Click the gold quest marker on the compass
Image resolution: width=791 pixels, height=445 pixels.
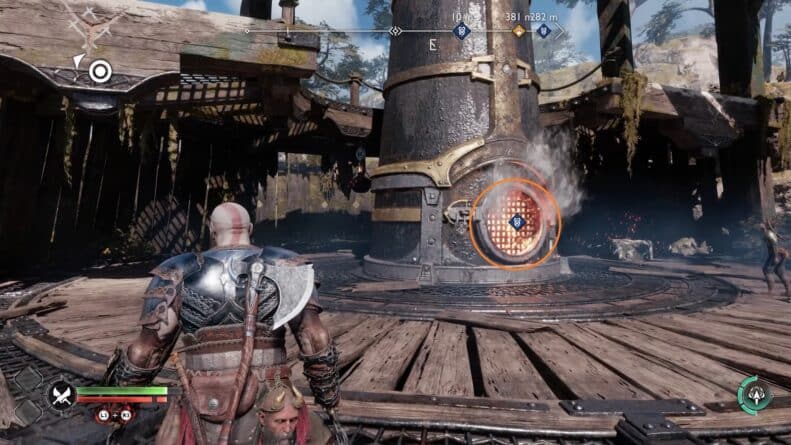(518, 31)
